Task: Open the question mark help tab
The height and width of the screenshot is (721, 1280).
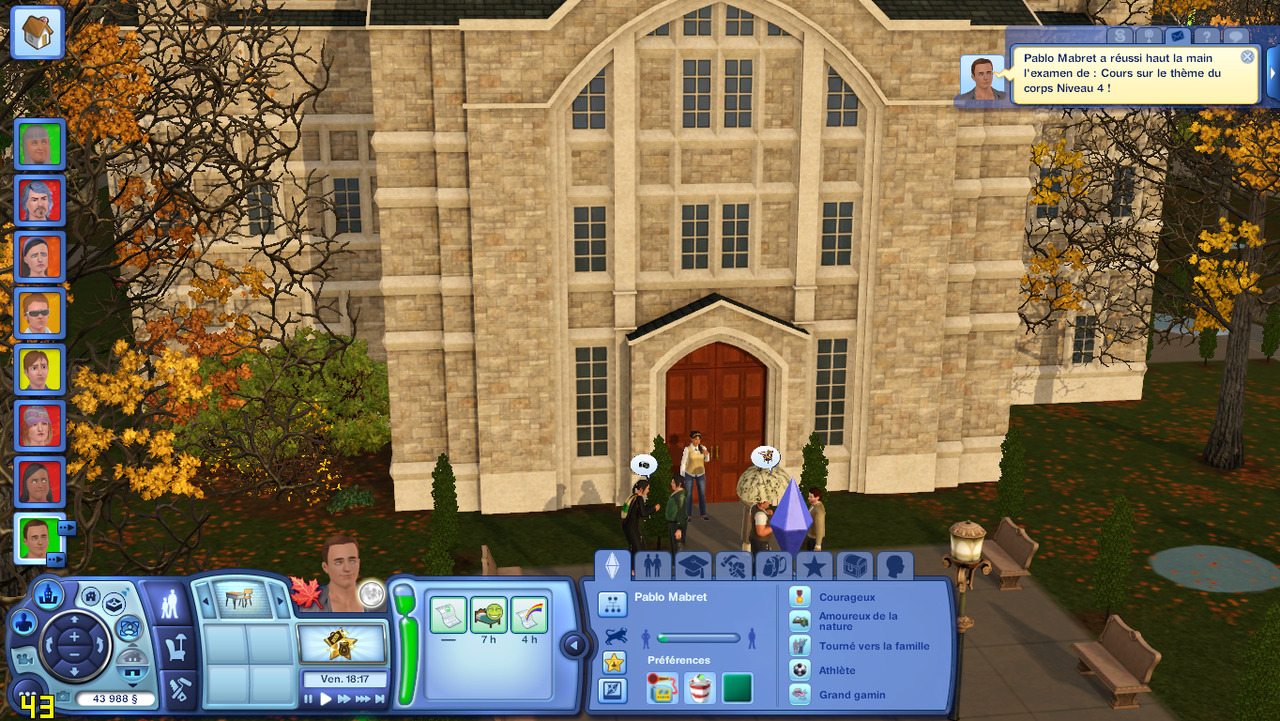Action: (1207, 37)
